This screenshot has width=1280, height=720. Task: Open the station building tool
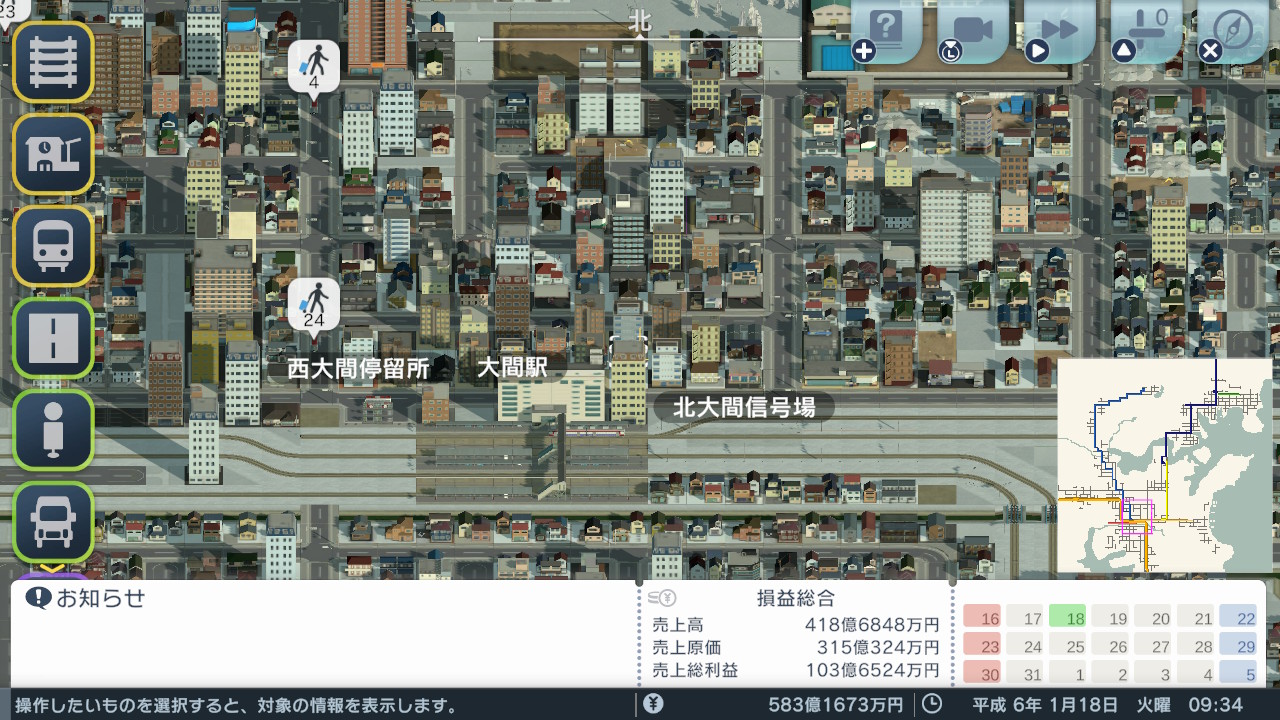click(x=52, y=154)
